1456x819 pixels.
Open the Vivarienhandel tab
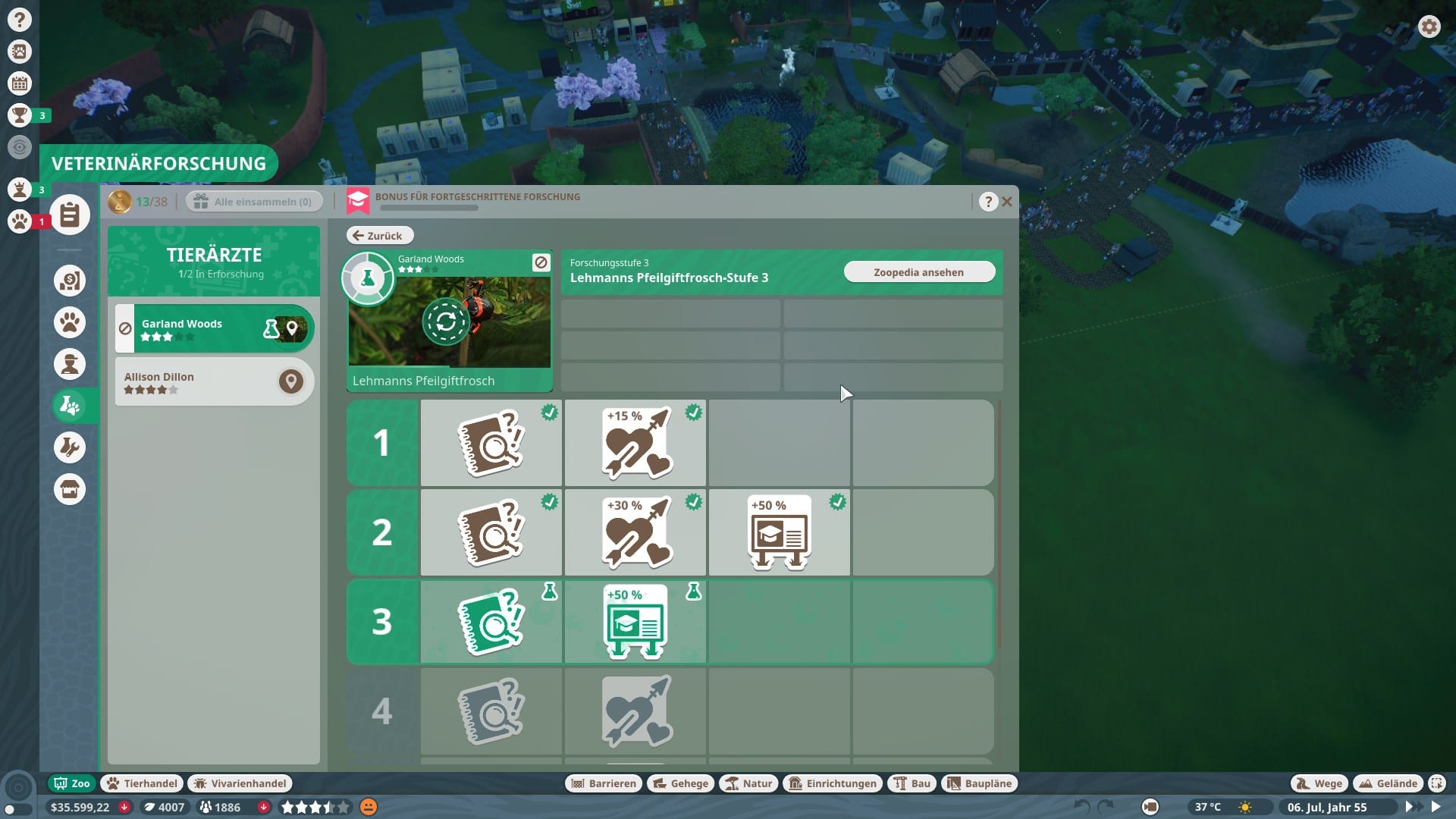(x=240, y=783)
